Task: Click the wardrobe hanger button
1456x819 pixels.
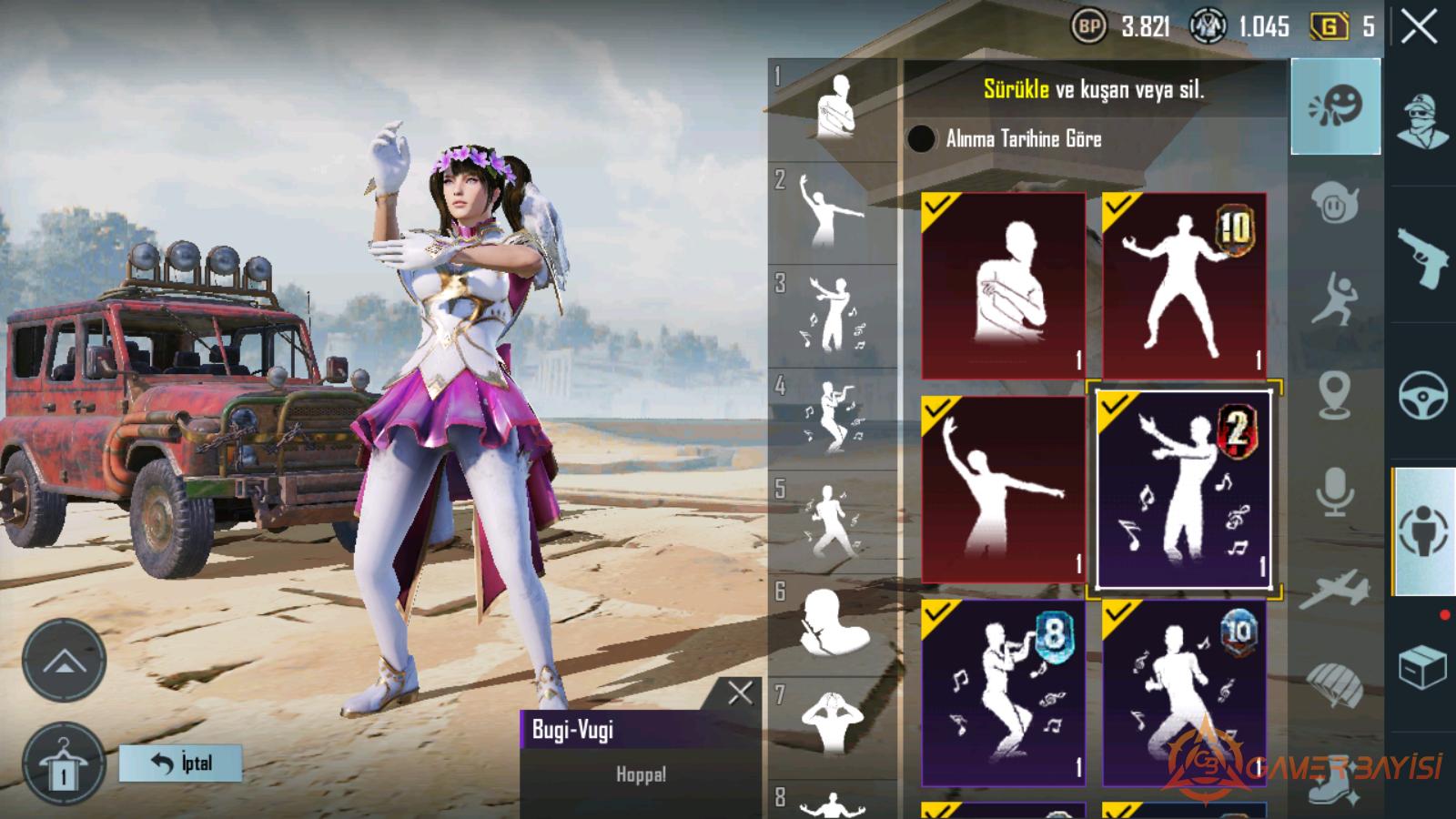Action: 63,764
